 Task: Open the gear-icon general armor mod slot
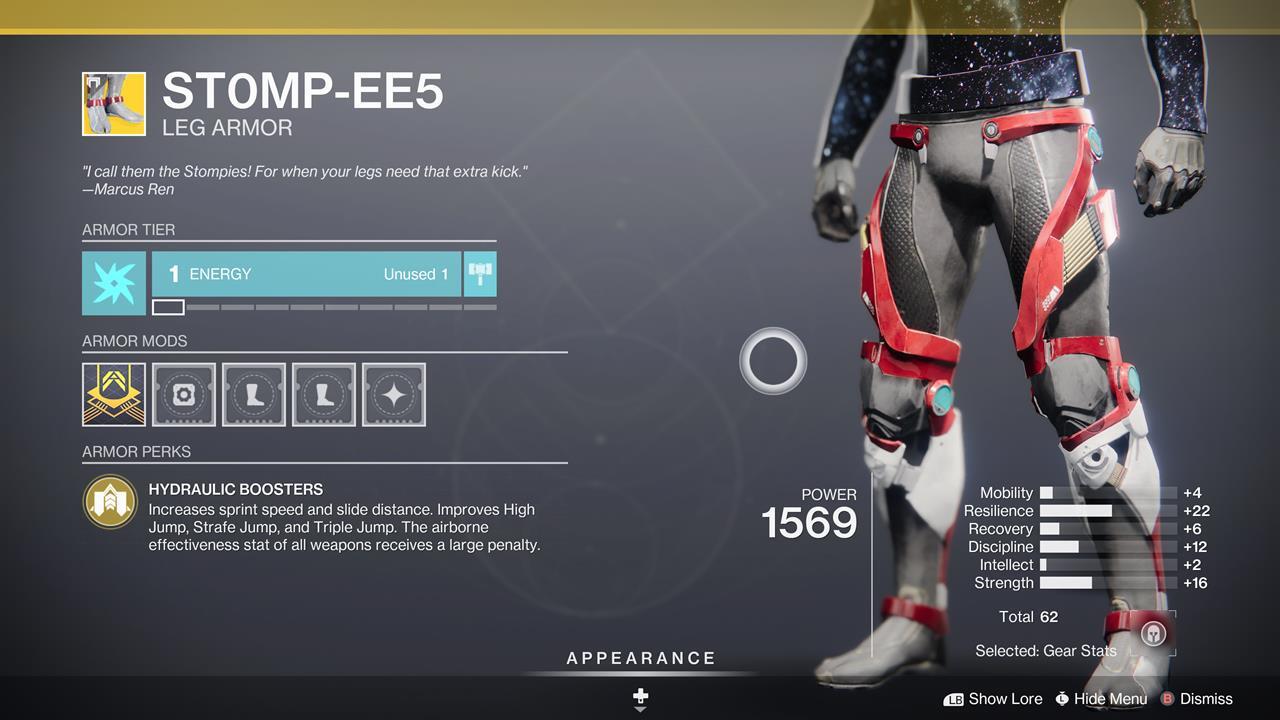(x=184, y=395)
